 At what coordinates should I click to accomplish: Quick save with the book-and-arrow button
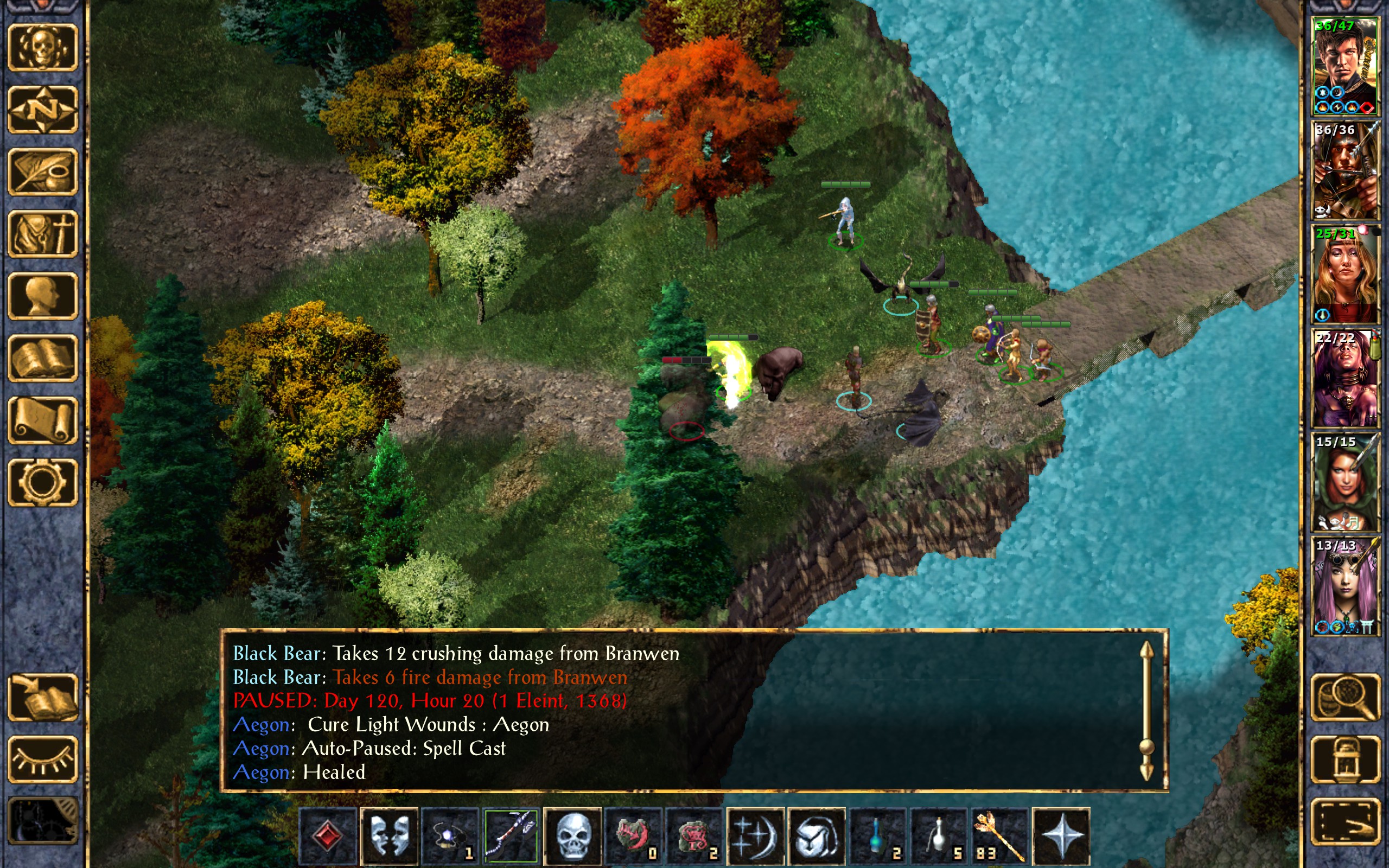42,698
